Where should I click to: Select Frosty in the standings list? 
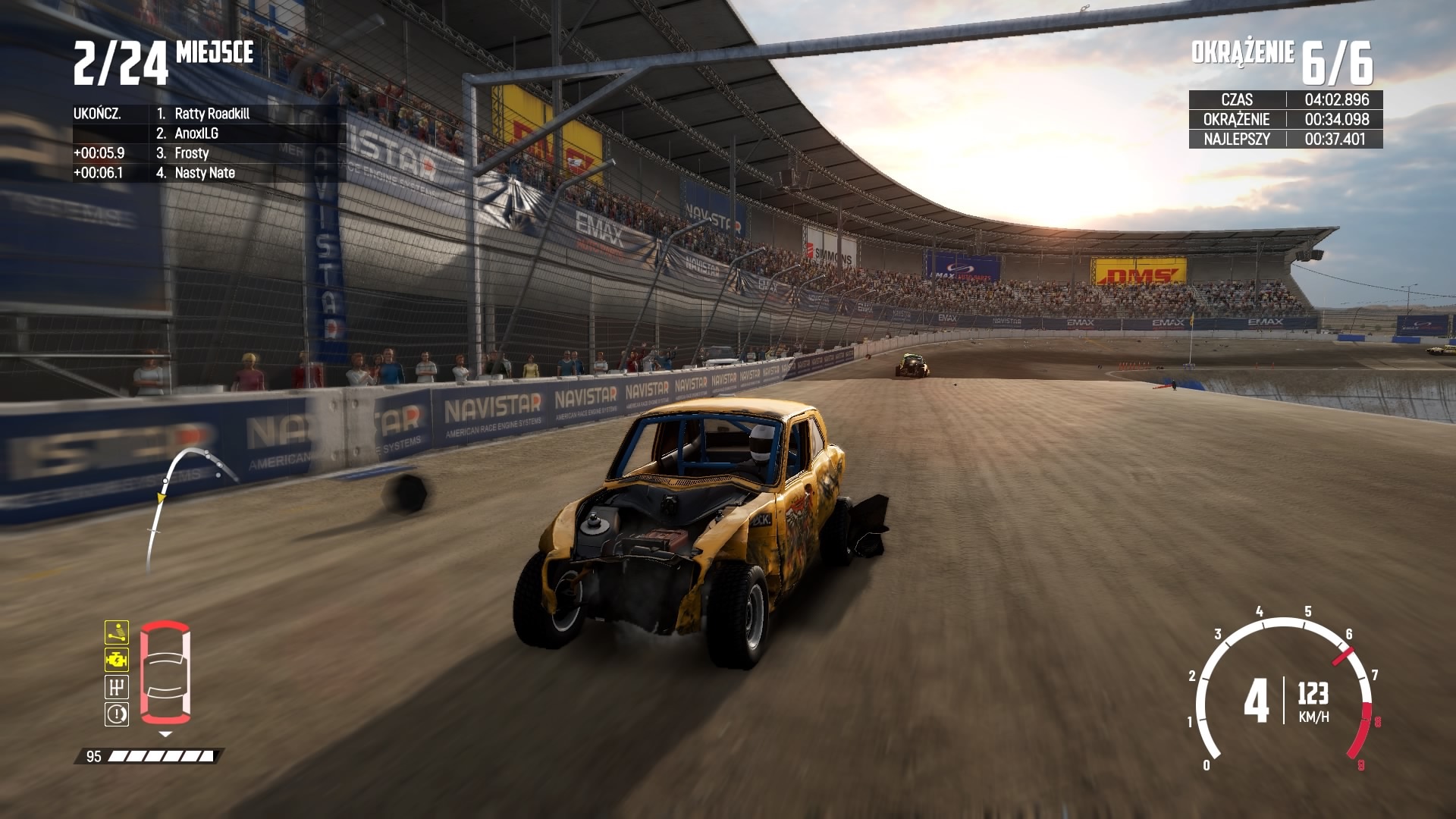(191, 153)
